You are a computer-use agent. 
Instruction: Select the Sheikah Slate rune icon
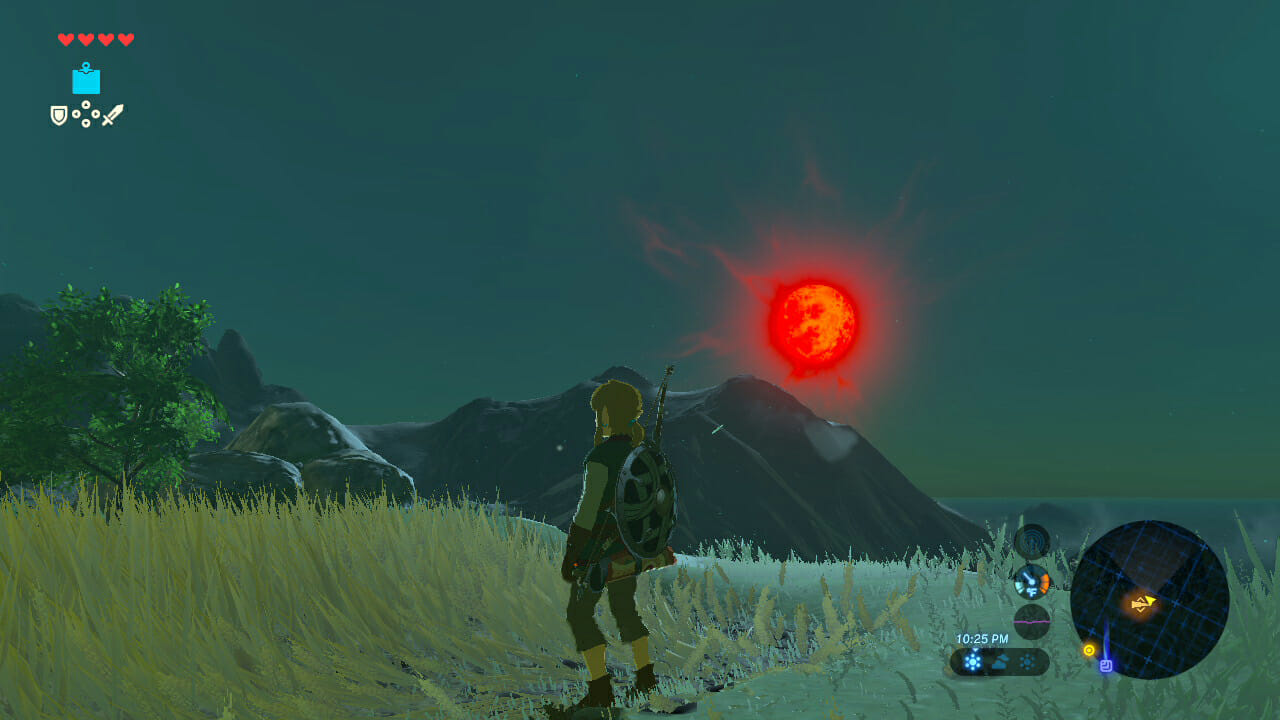tap(86, 82)
